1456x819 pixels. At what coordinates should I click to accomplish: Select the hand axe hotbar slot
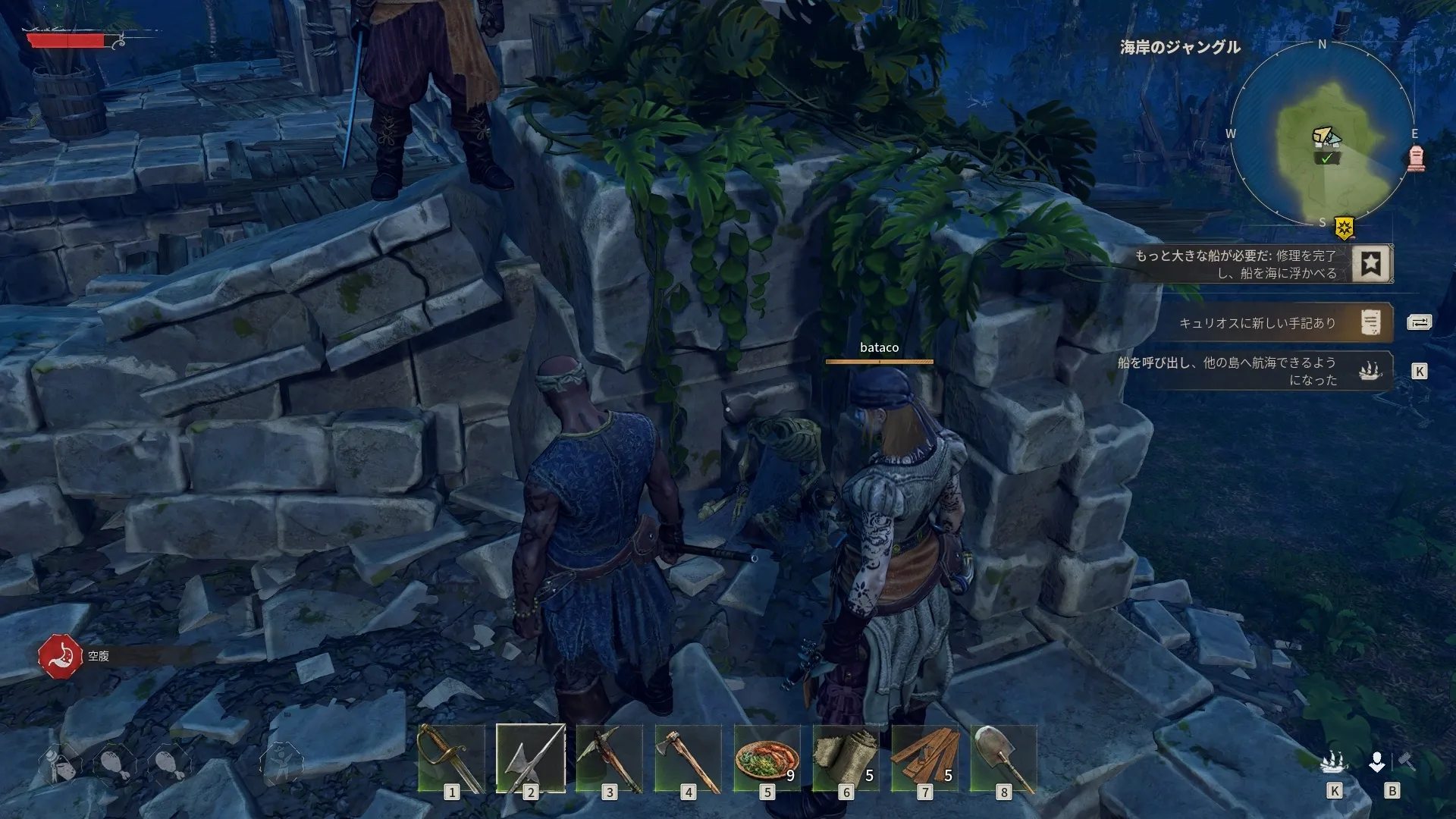point(688,758)
